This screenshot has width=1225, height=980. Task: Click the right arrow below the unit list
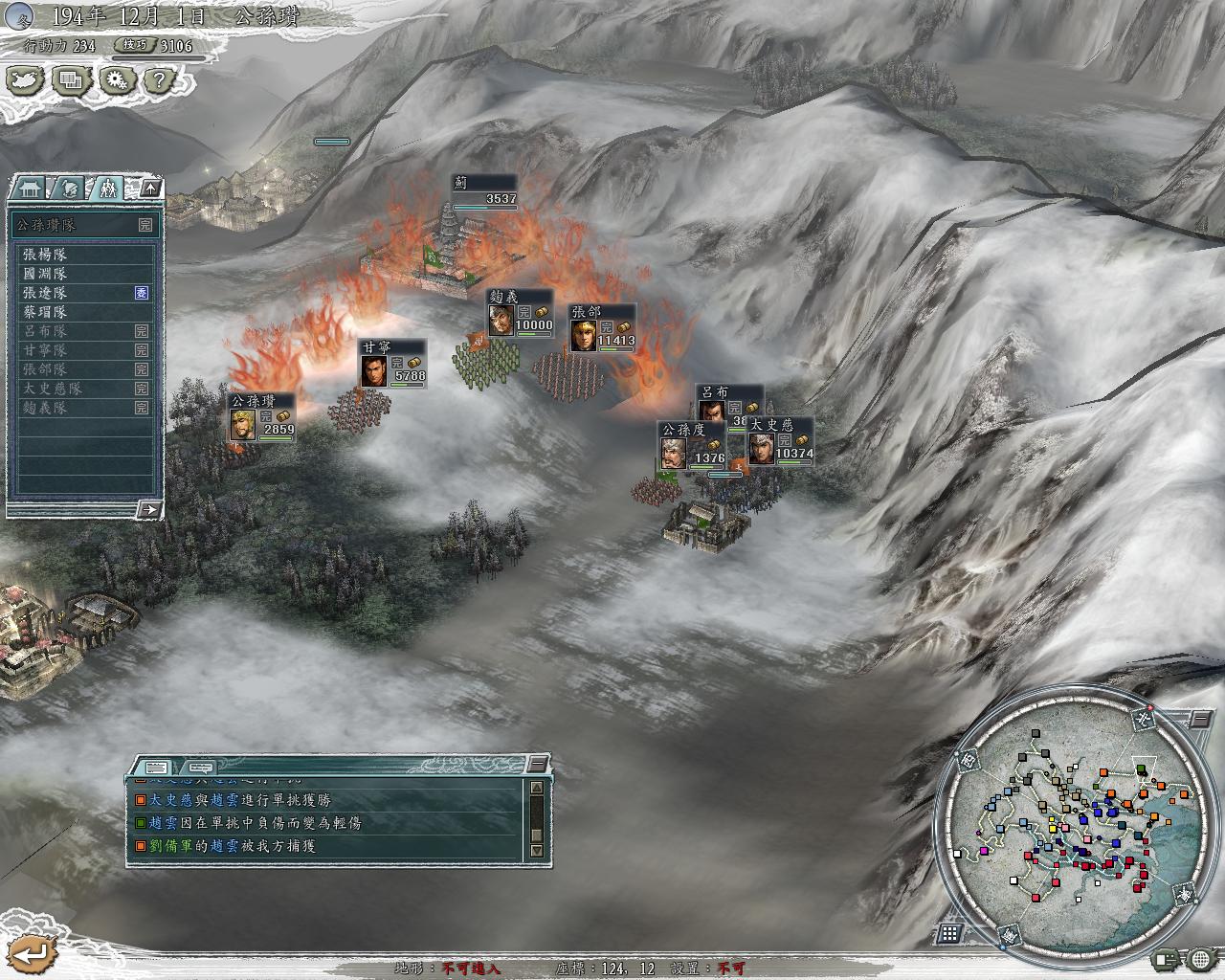(148, 509)
